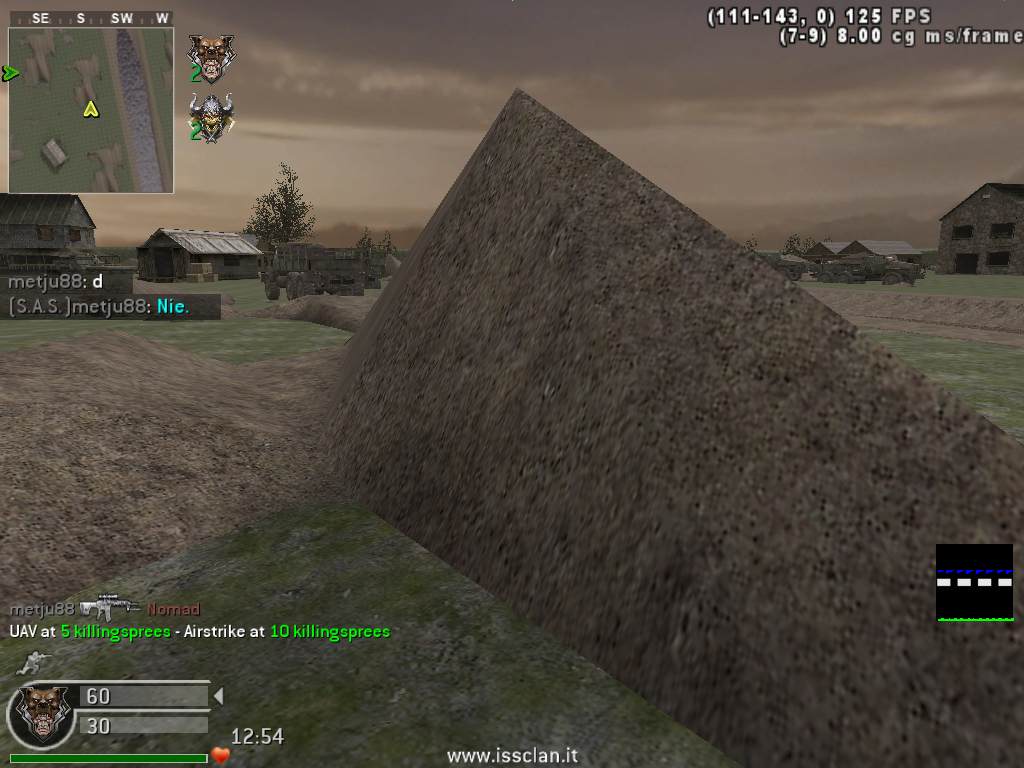Click the www.issclan.it watermark text
The height and width of the screenshot is (768, 1024).
(x=512, y=757)
